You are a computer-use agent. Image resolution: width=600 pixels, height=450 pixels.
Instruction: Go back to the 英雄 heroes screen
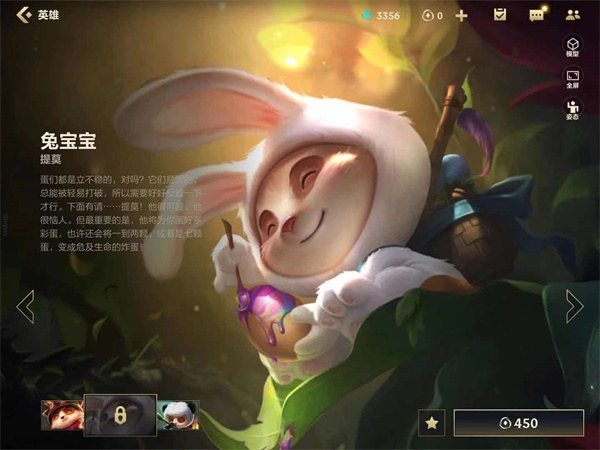[x=24, y=15]
